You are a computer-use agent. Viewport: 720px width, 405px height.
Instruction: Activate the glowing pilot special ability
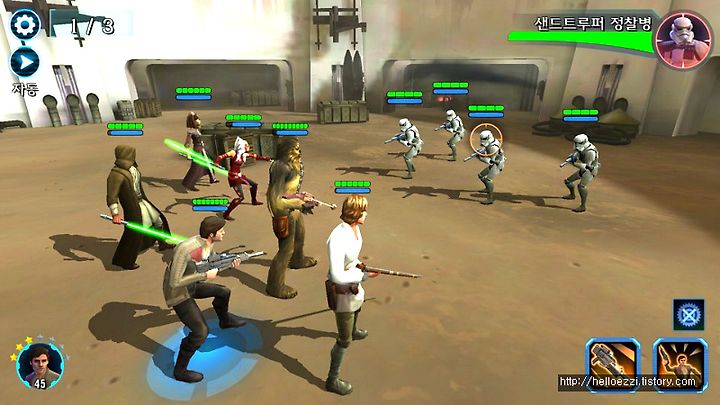[x=680, y=362]
